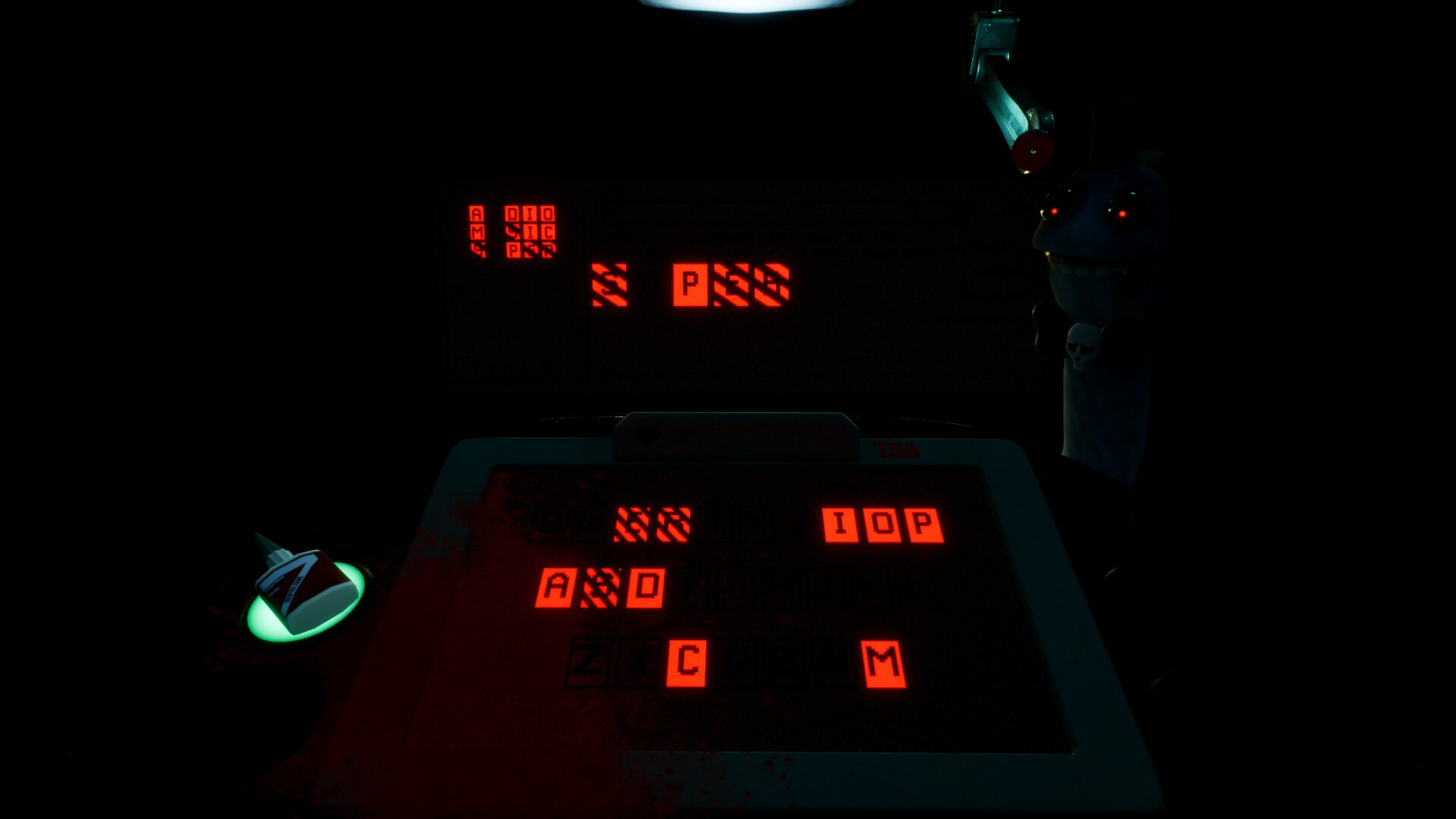Click the skull charm on the puppet
This screenshot has width=1456, height=819.
coord(1083,346)
